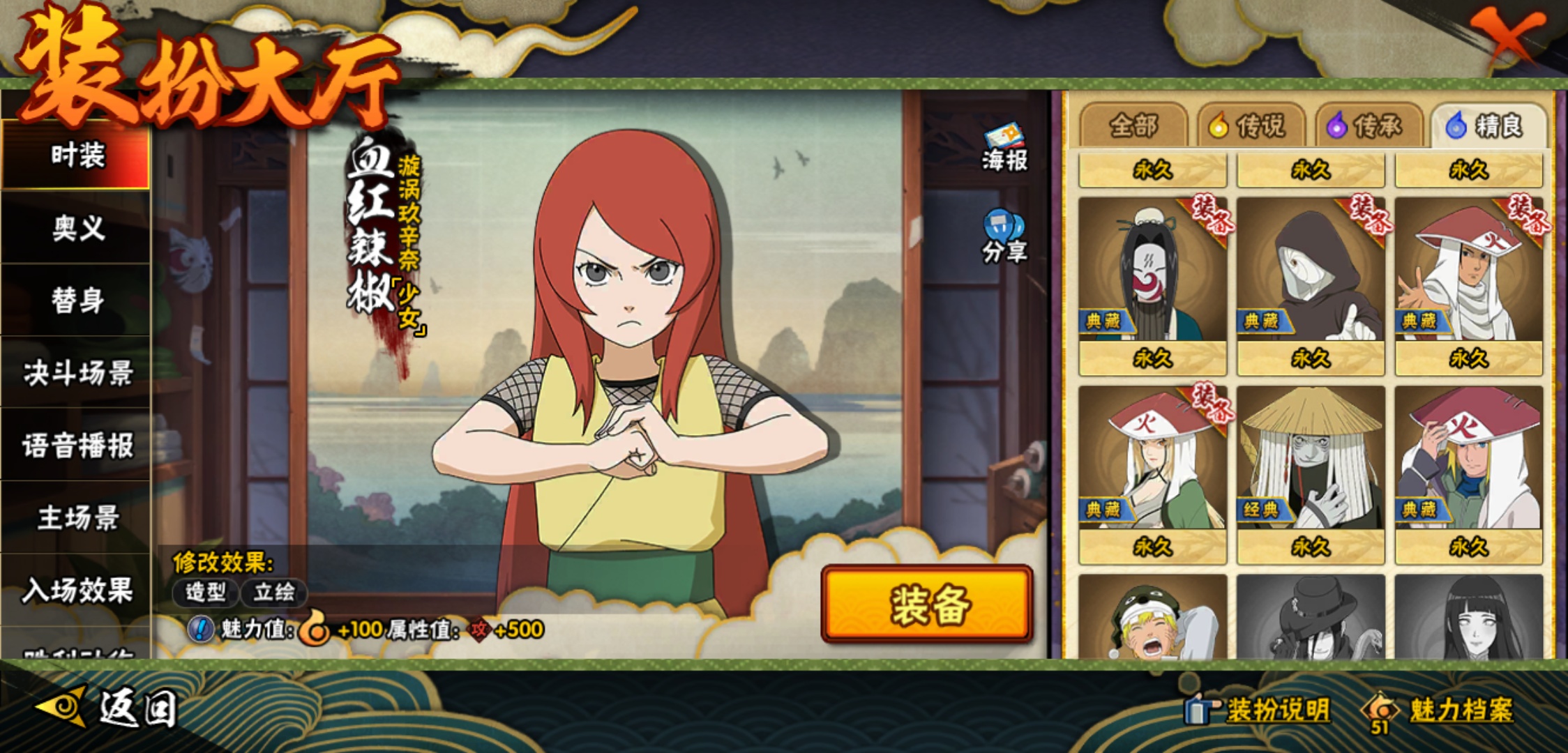Switch to the 全部 tab
This screenshot has height=753, width=1568.
point(1133,126)
